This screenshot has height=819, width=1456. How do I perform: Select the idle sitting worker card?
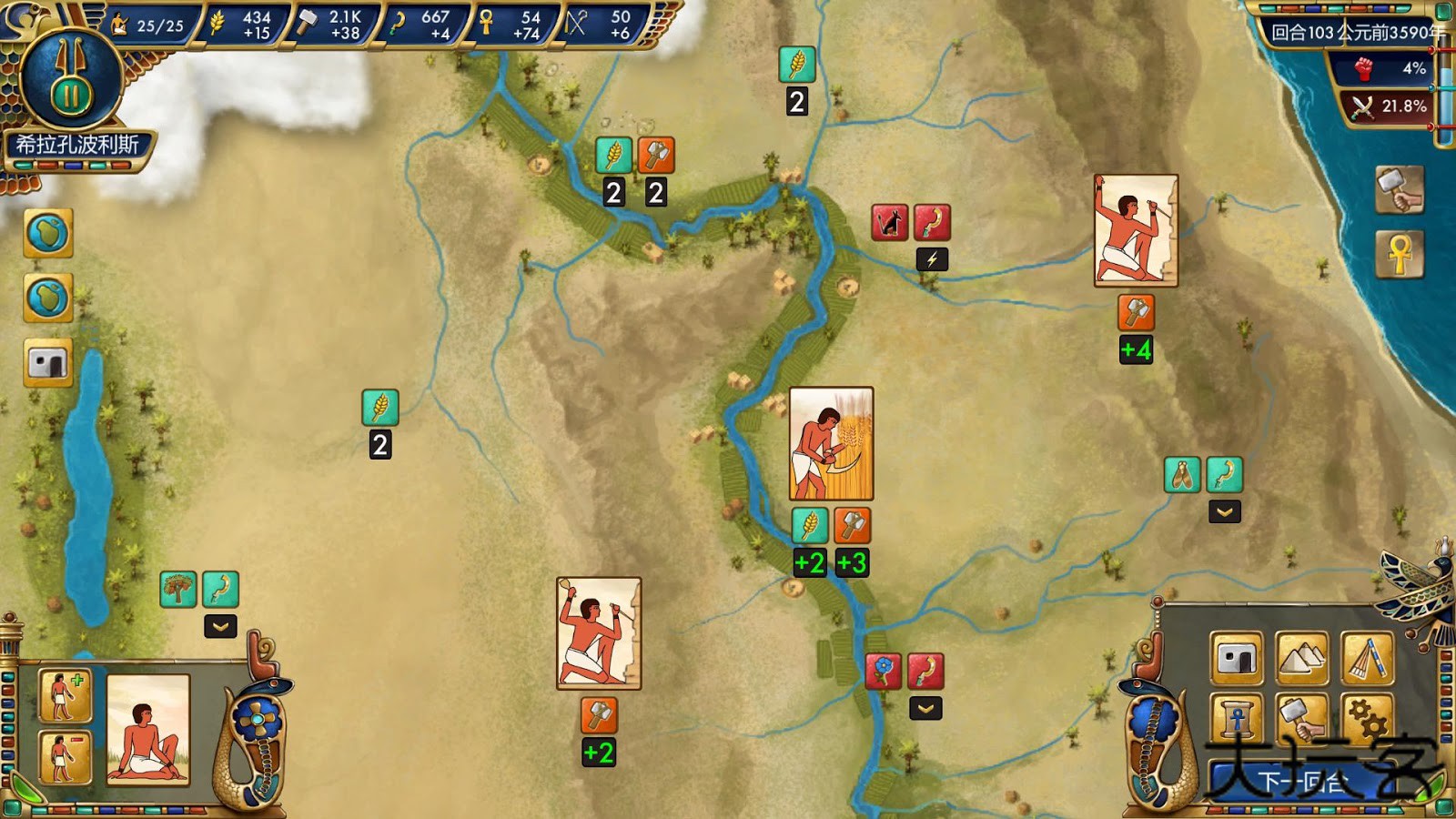148,729
